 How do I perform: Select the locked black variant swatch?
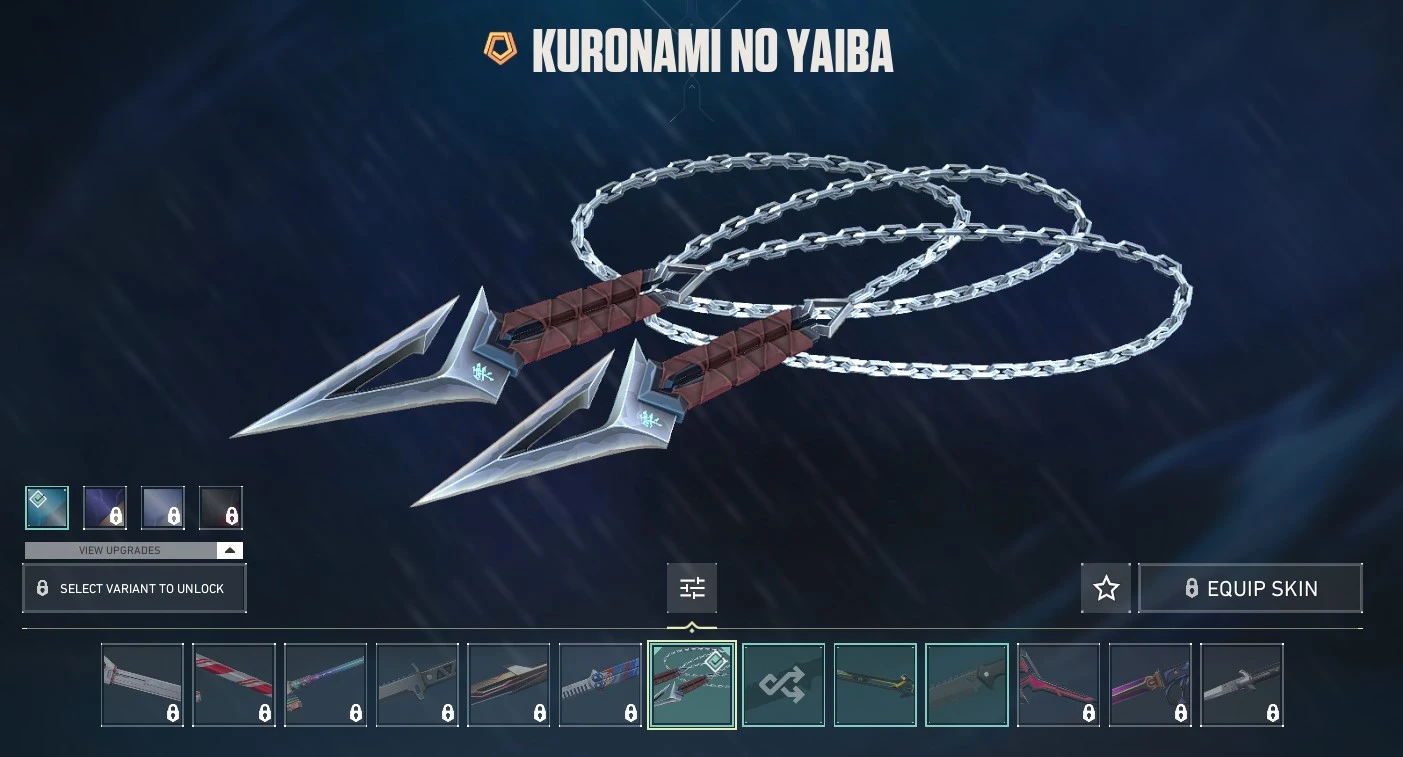[221, 508]
